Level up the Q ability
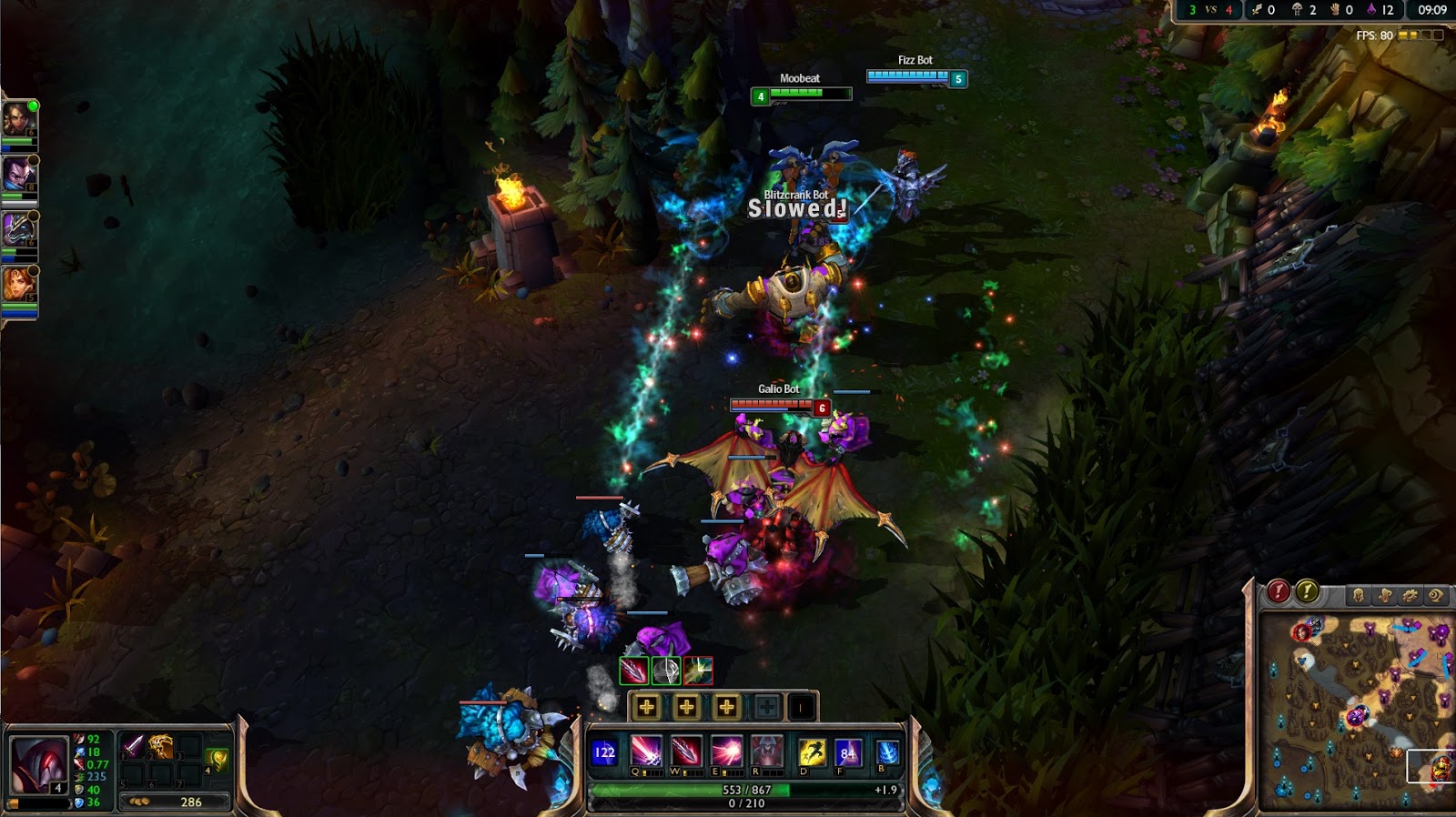 tap(647, 707)
